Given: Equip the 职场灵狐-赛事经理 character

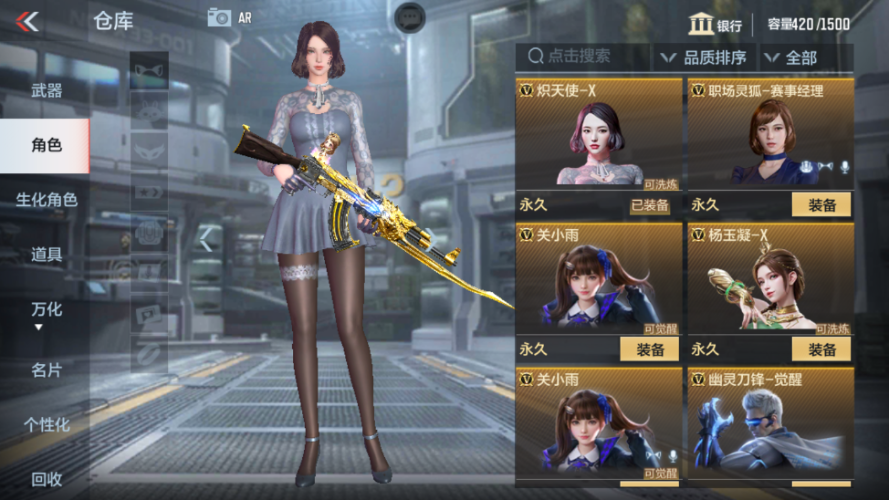Looking at the screenshot, I should (821, 205).
